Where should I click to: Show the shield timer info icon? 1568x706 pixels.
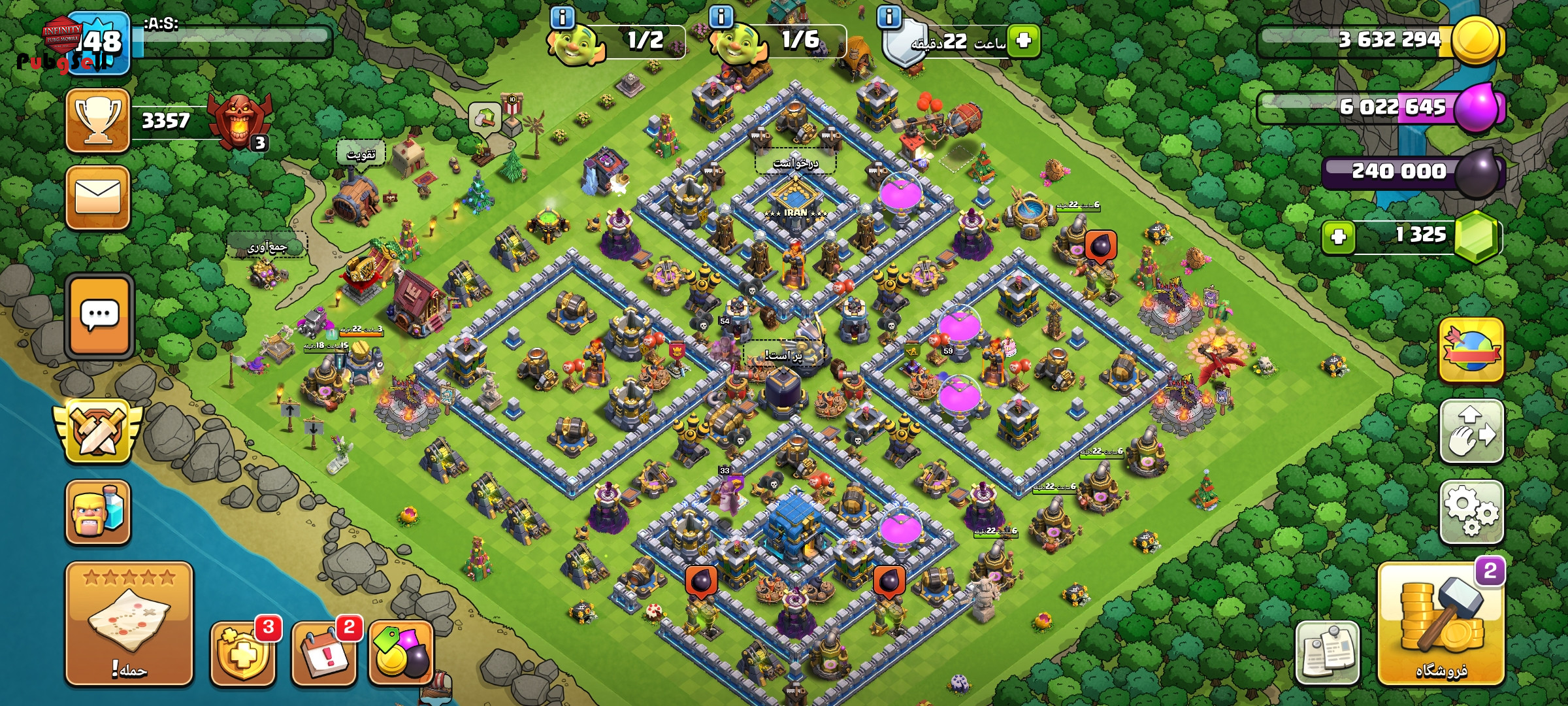[889, 17]
